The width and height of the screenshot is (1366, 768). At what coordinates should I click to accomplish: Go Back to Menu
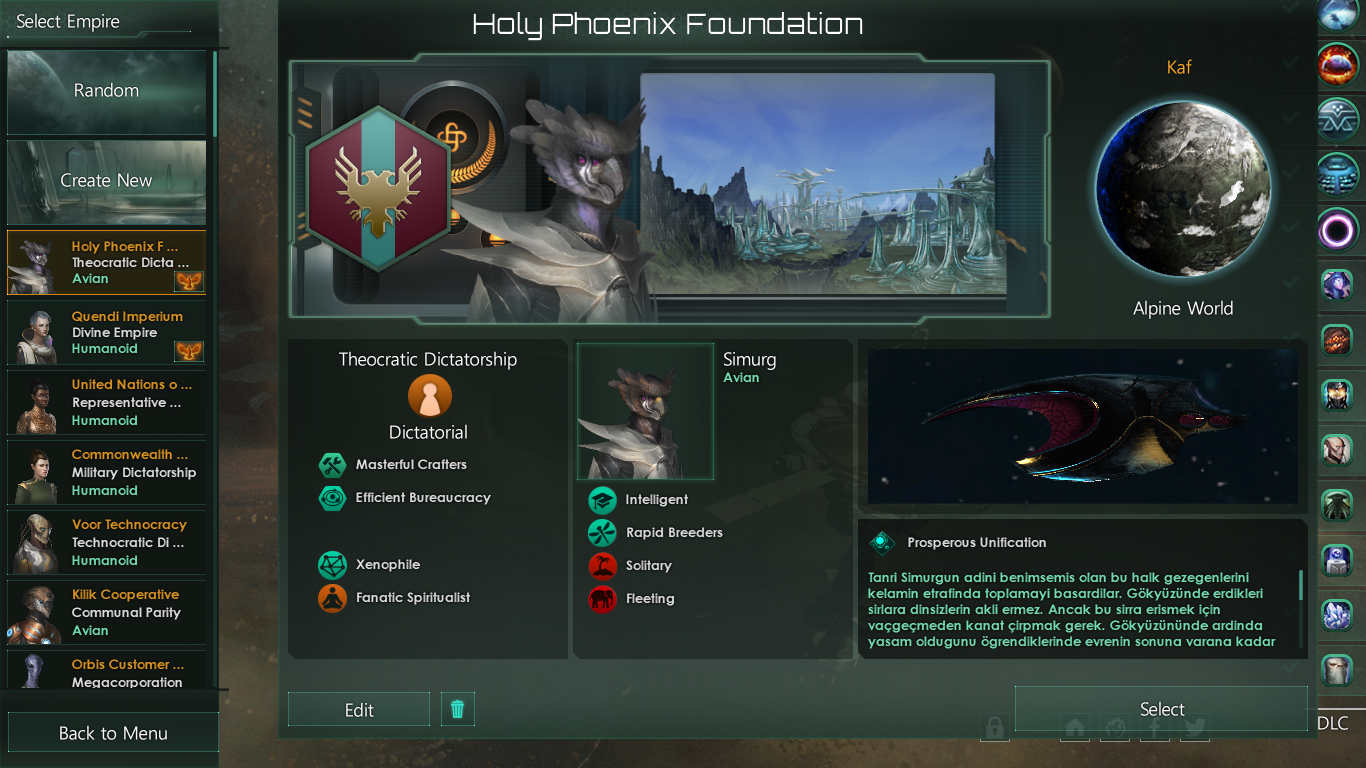(x=113, y=733)
